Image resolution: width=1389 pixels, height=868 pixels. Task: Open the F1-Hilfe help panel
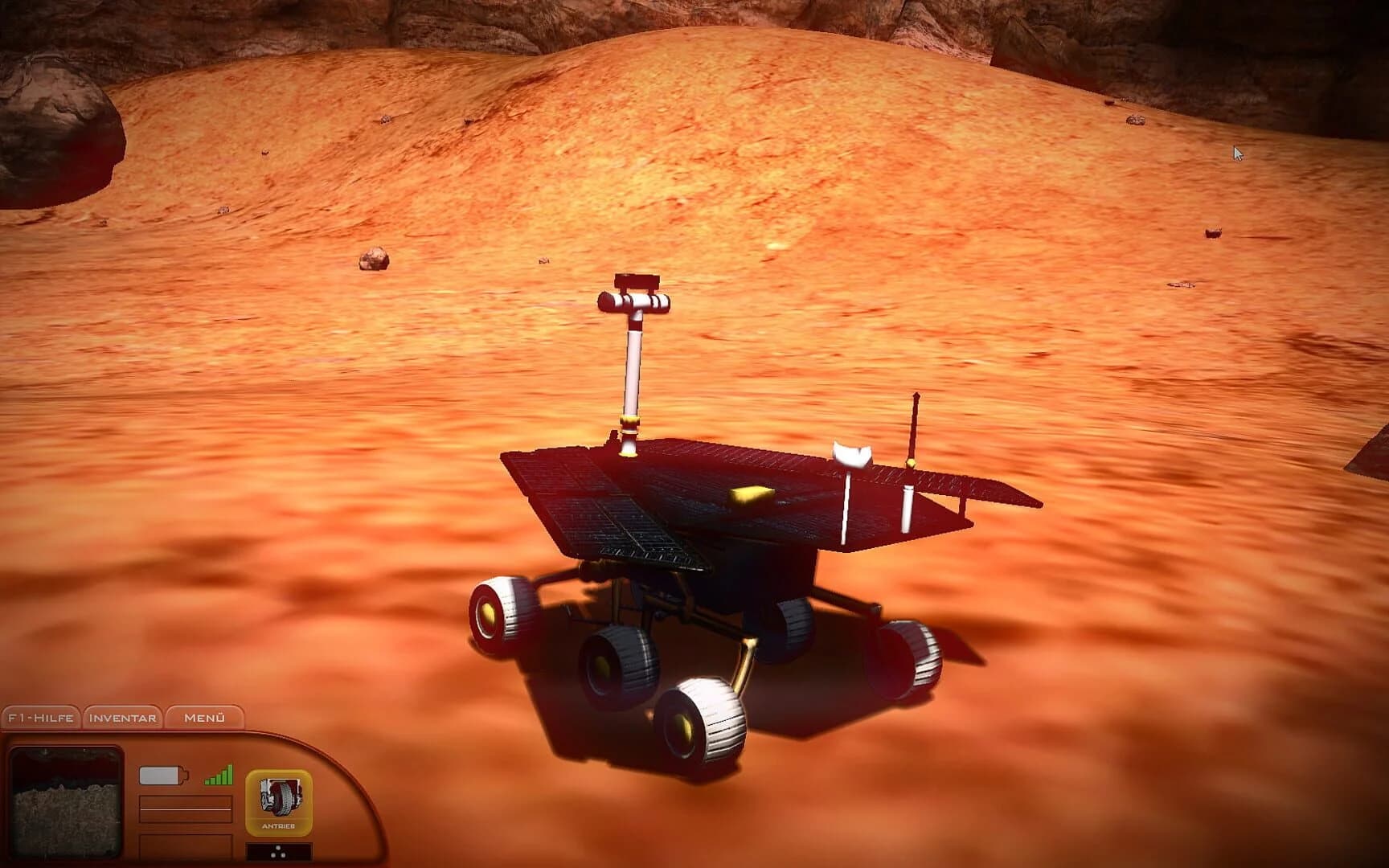pyautogui.click(x=40, y=716)
